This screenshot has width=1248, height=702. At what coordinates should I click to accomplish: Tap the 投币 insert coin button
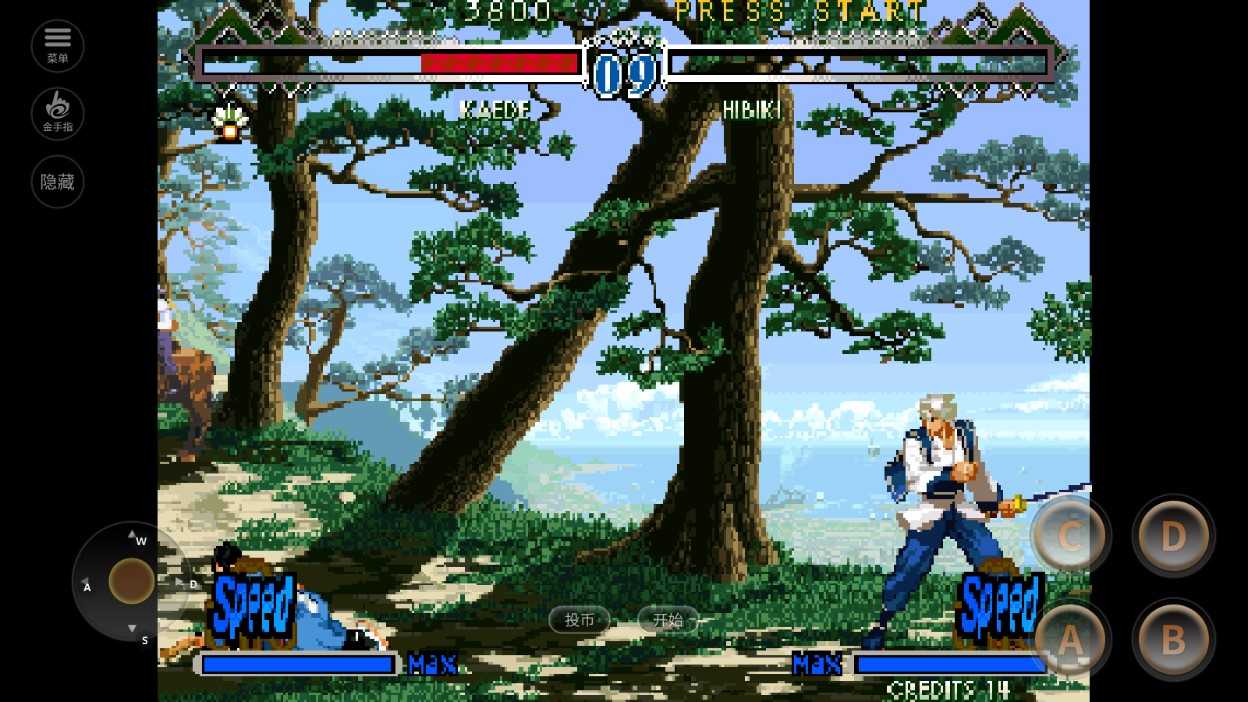[x=579, y=620]
